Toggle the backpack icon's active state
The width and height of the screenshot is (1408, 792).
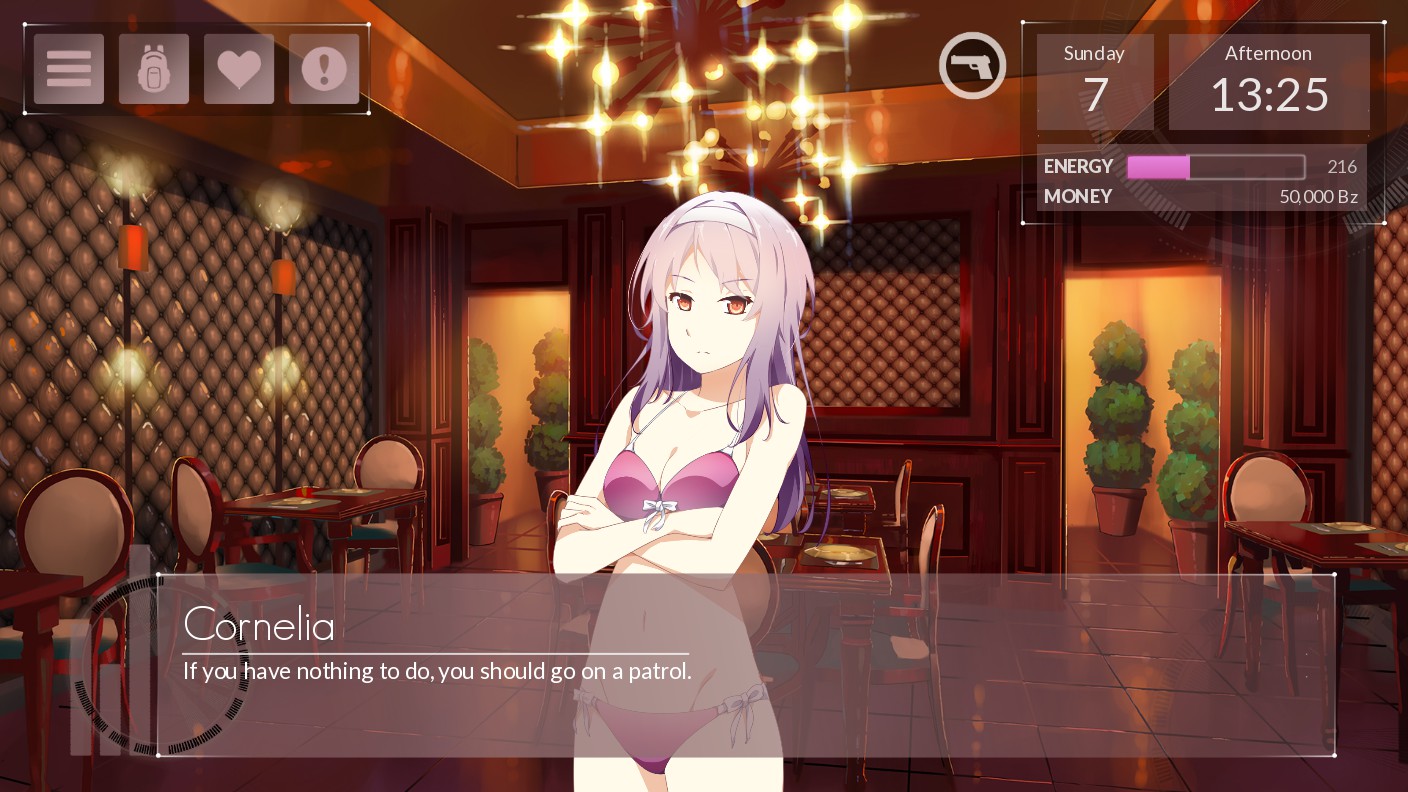(153, 68)
